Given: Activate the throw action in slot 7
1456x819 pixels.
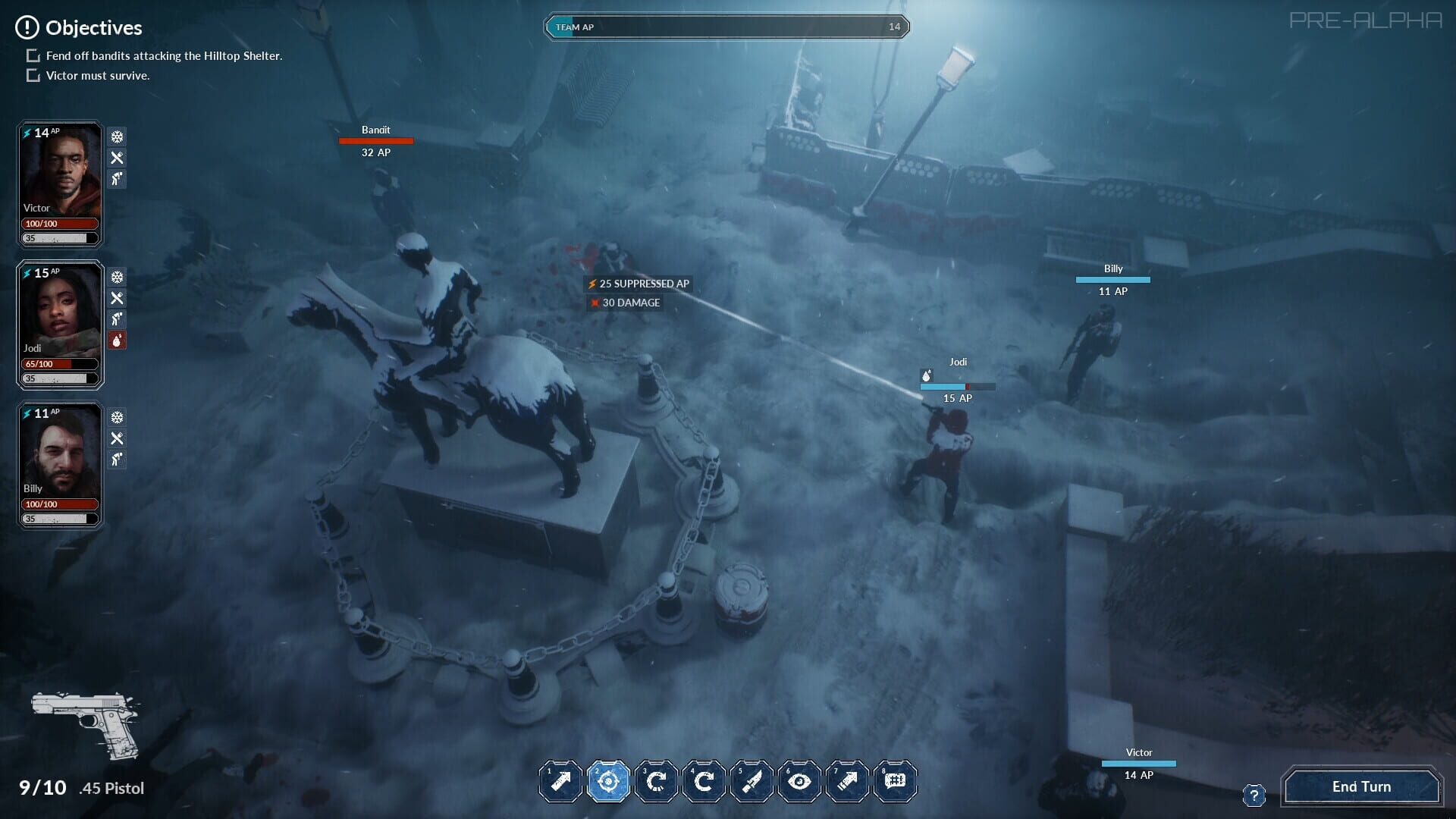Looking at the screenshot, I should click(x=847, y=781).
